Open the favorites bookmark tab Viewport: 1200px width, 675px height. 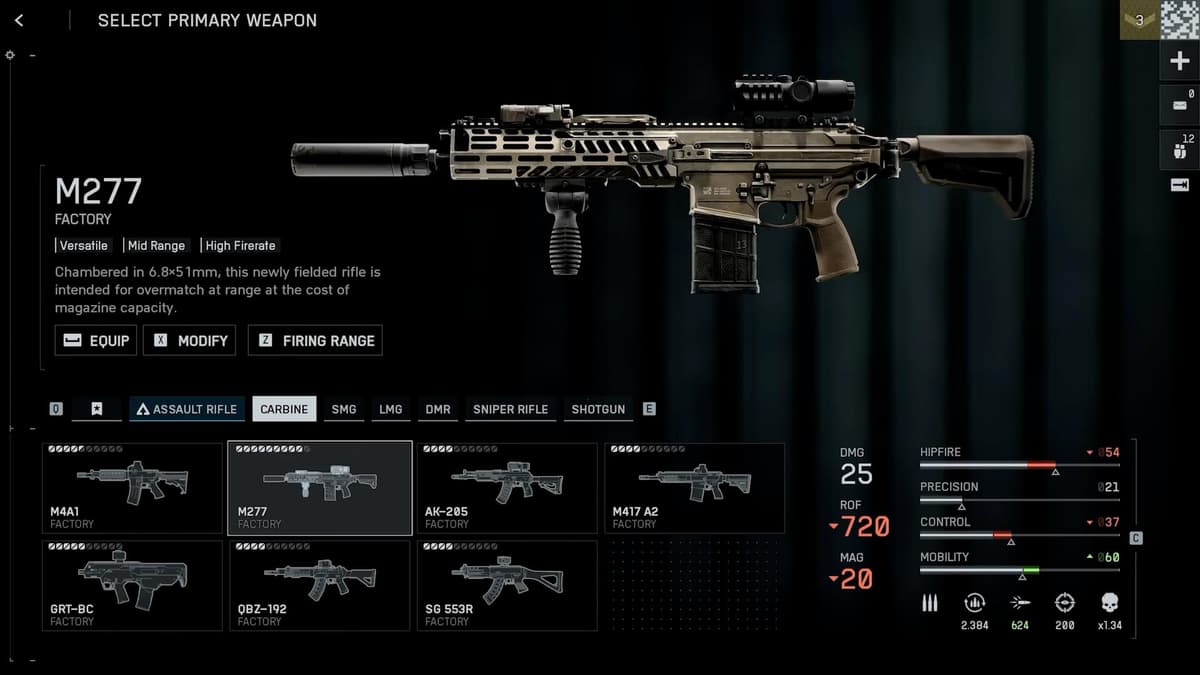pos(97,409)
